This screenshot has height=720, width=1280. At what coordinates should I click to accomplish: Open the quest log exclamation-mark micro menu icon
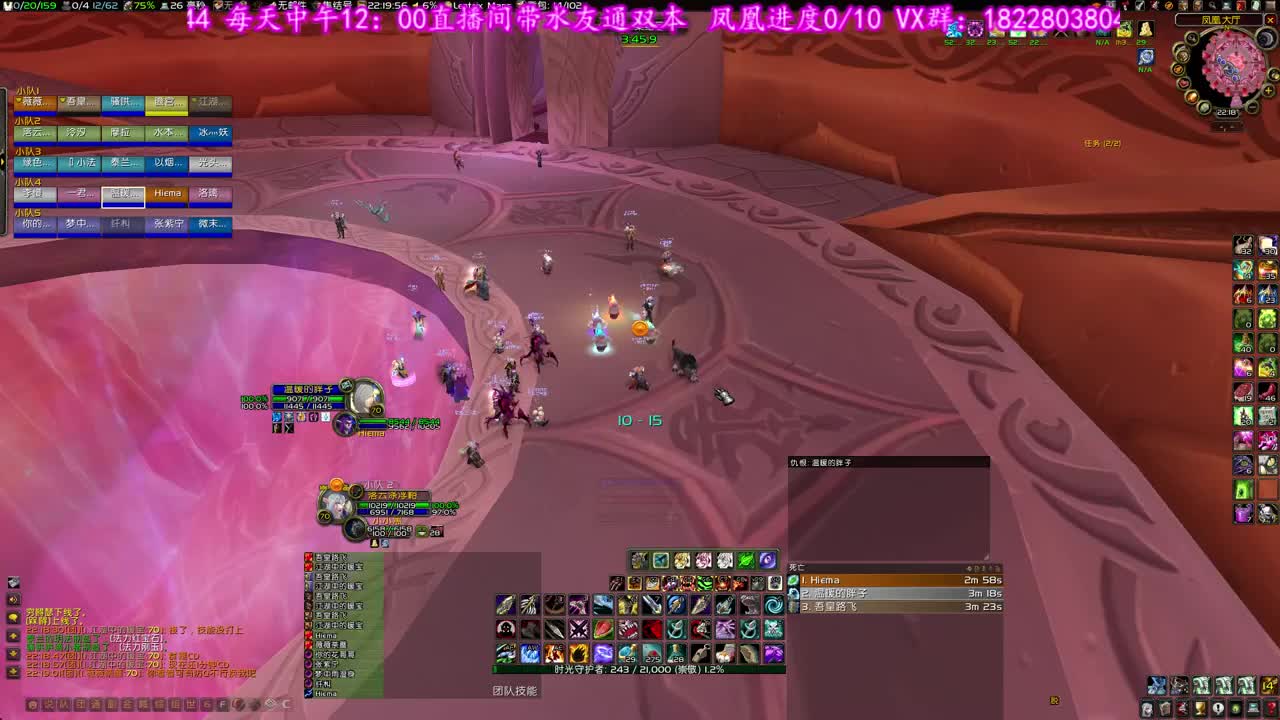click(1218, 707)
